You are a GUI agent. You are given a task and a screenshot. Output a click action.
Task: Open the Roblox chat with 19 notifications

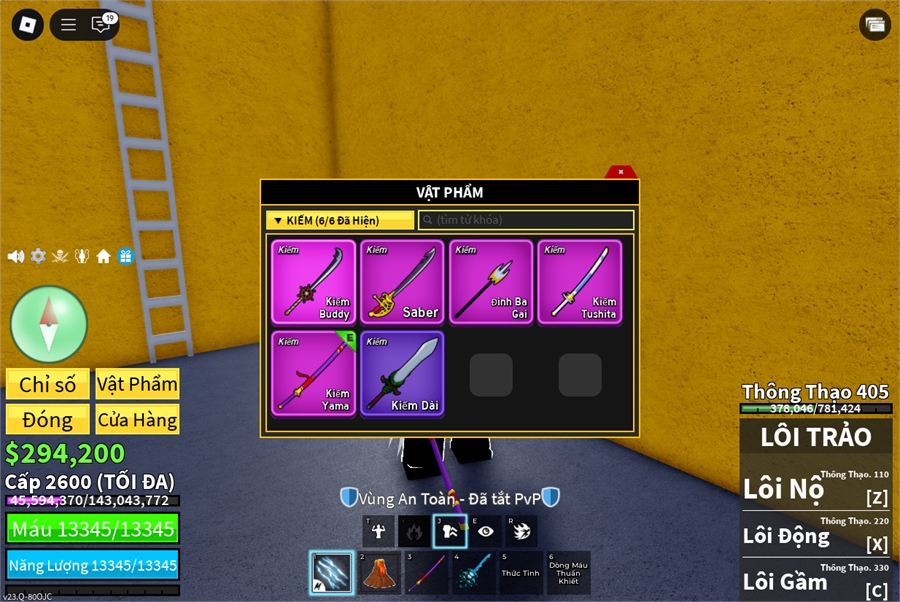[x=101, y=25]
